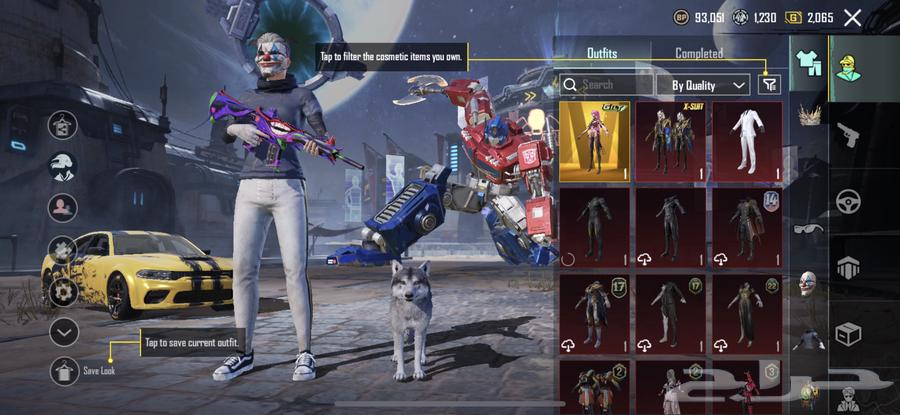The width and height of the screenshot is (900, 415).
Task: Save the current look
Action: pos(64,370)
